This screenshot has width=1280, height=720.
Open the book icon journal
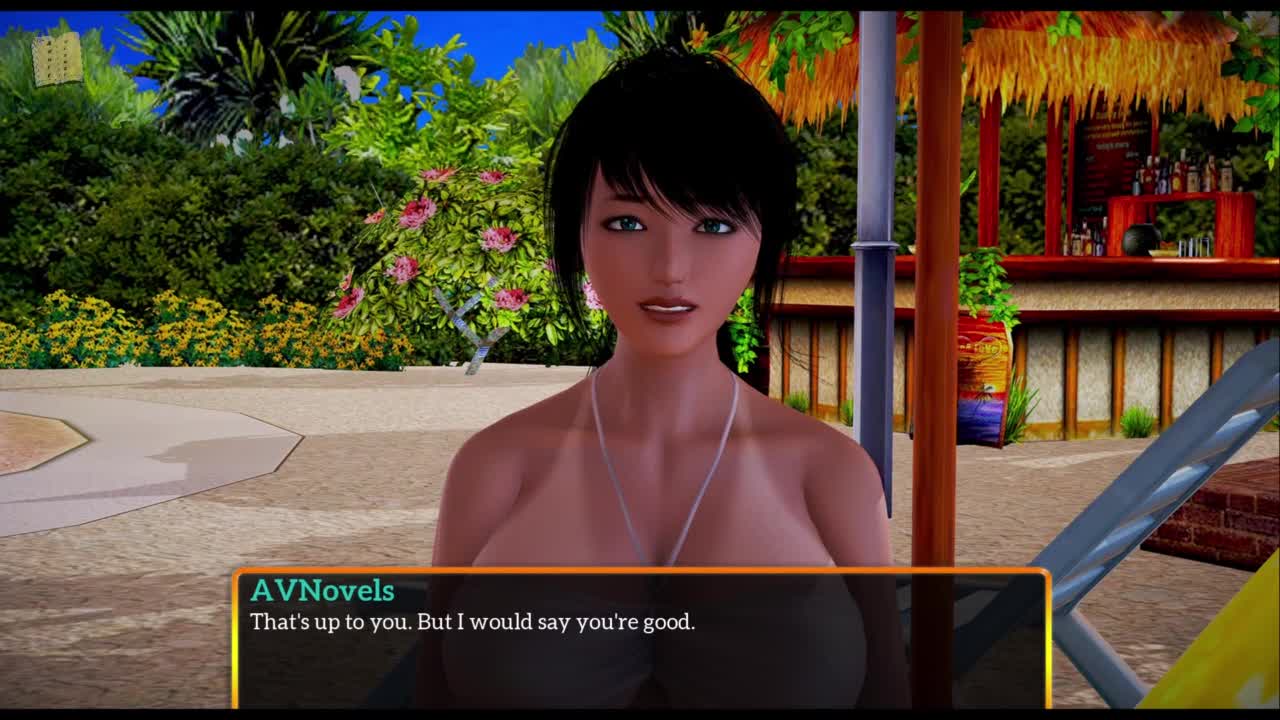57,59
